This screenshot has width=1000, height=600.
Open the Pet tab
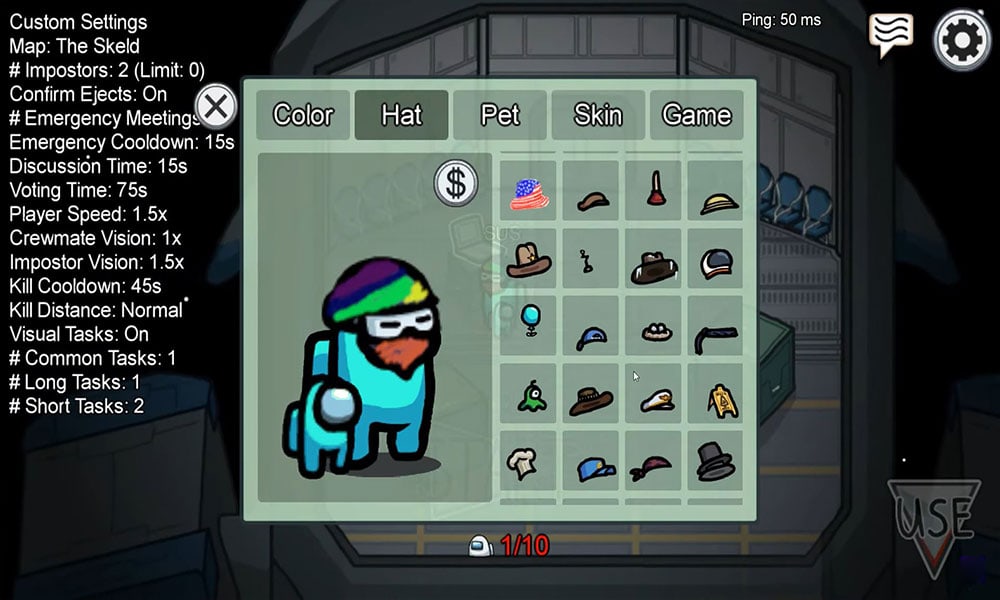(x=500, y=115)
